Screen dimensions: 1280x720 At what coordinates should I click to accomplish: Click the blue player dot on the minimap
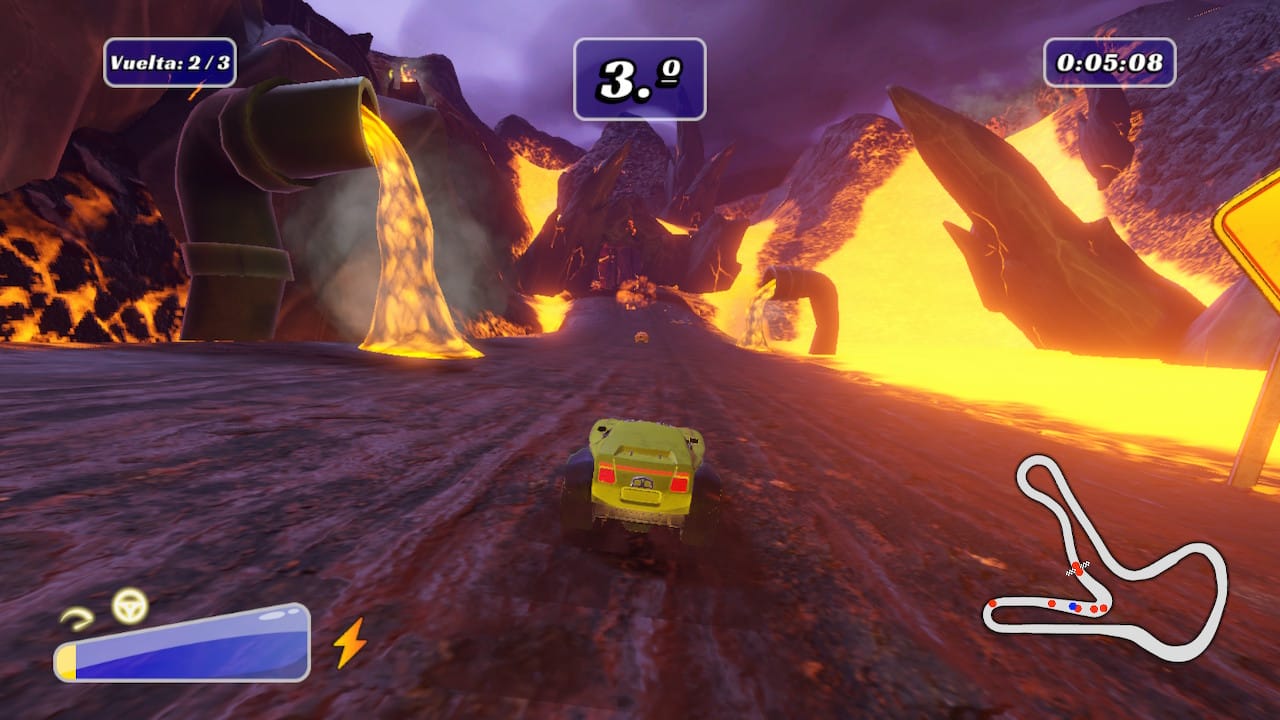pos(1073,606)
